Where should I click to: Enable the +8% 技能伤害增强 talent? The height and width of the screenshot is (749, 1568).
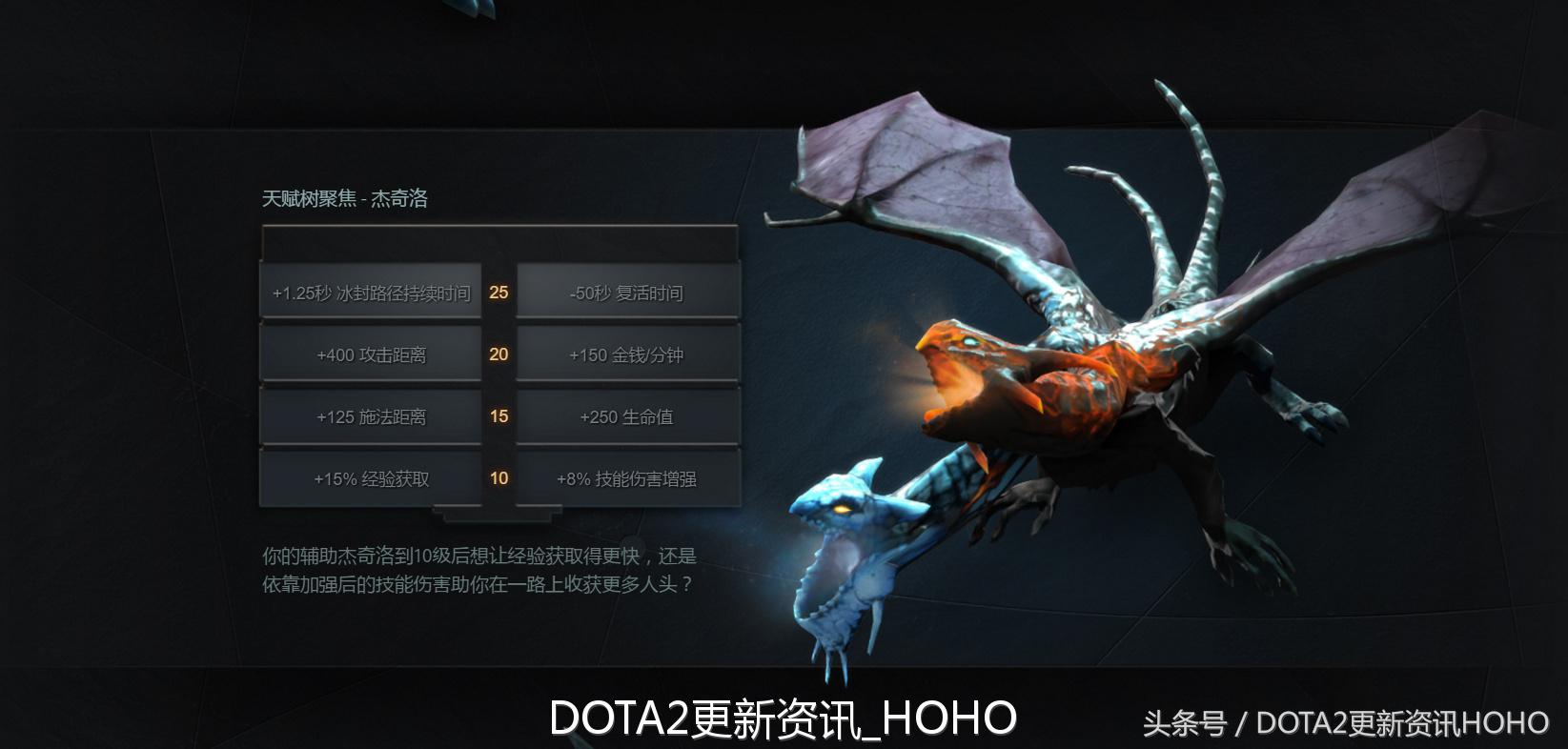pyautogui.click(x=628, y=478)
